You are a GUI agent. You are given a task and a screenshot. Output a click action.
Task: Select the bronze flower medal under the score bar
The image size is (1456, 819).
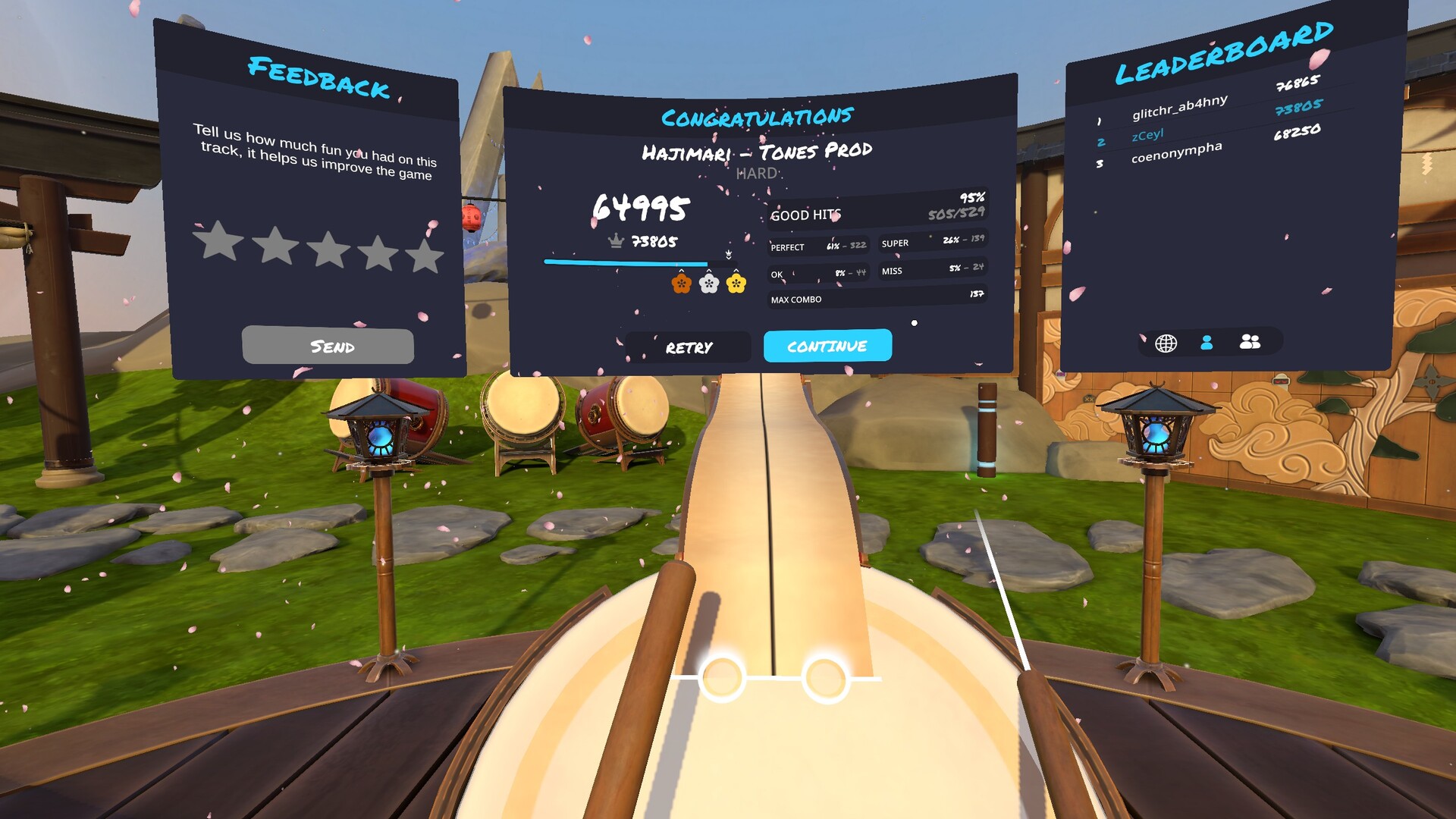[x=681, y=283]
